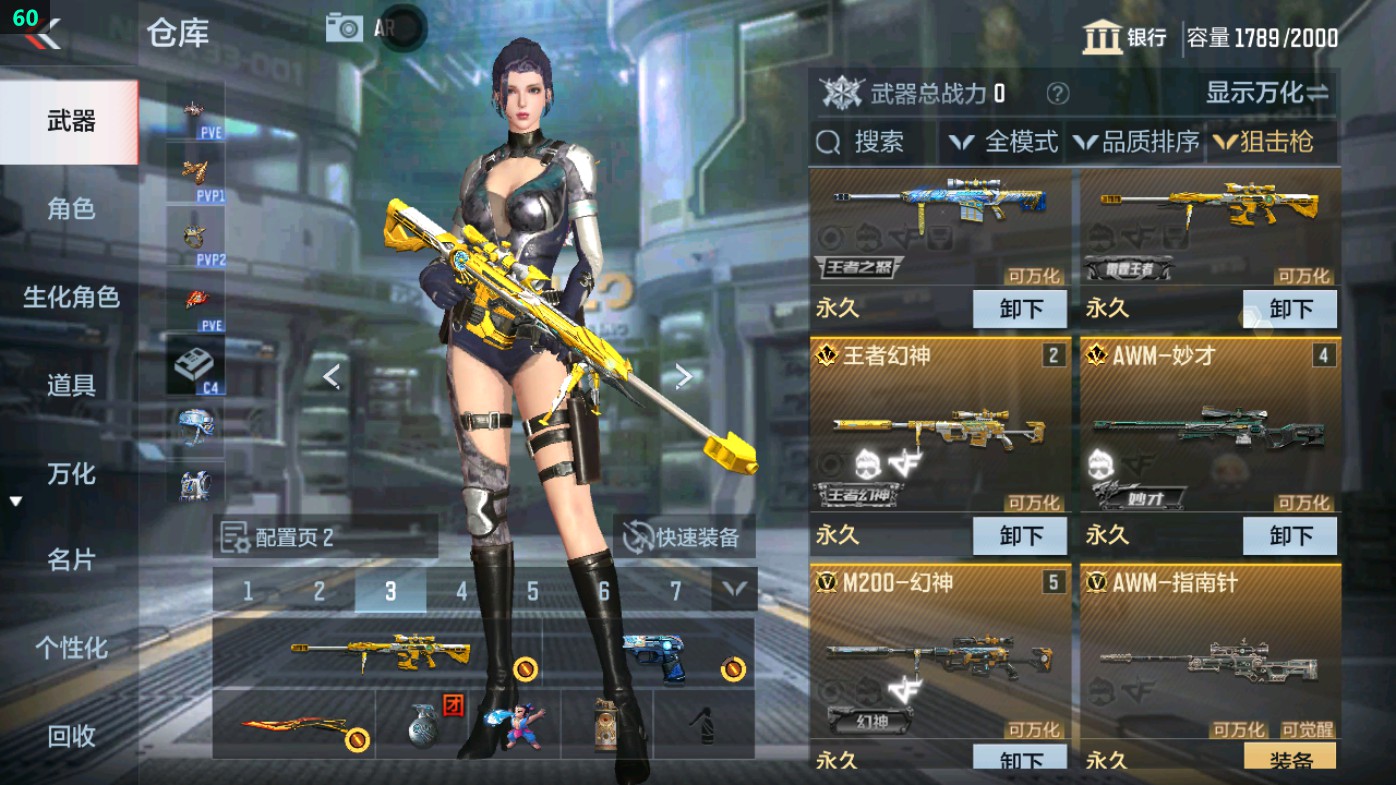Tap the search magnifier icon

click(829, 142)
